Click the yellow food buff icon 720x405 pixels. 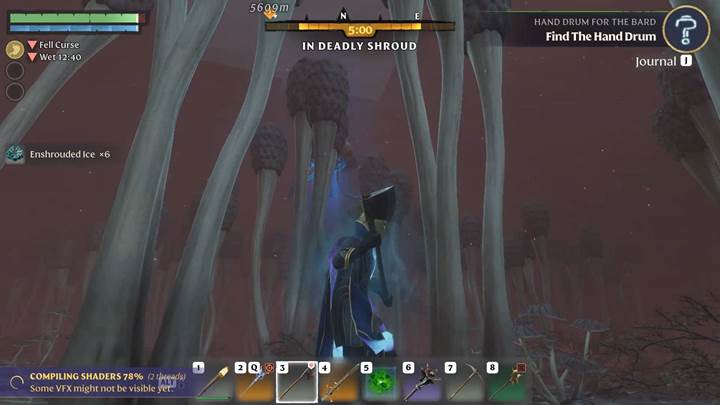(15, 50)
